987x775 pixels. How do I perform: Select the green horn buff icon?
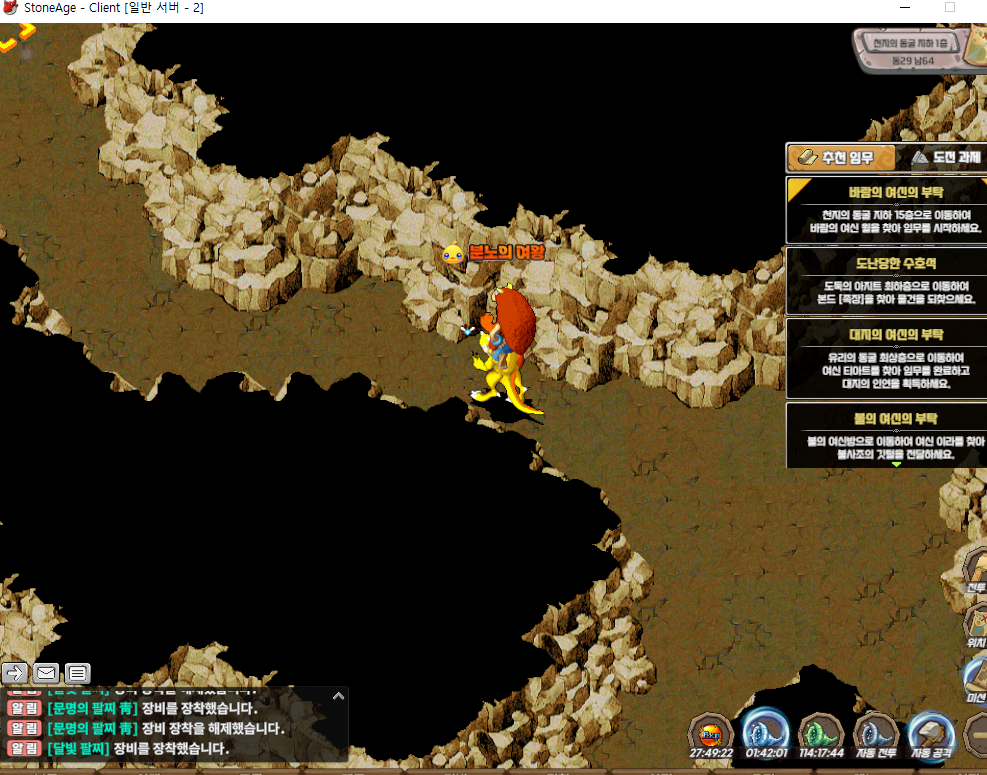click(821, 733)
